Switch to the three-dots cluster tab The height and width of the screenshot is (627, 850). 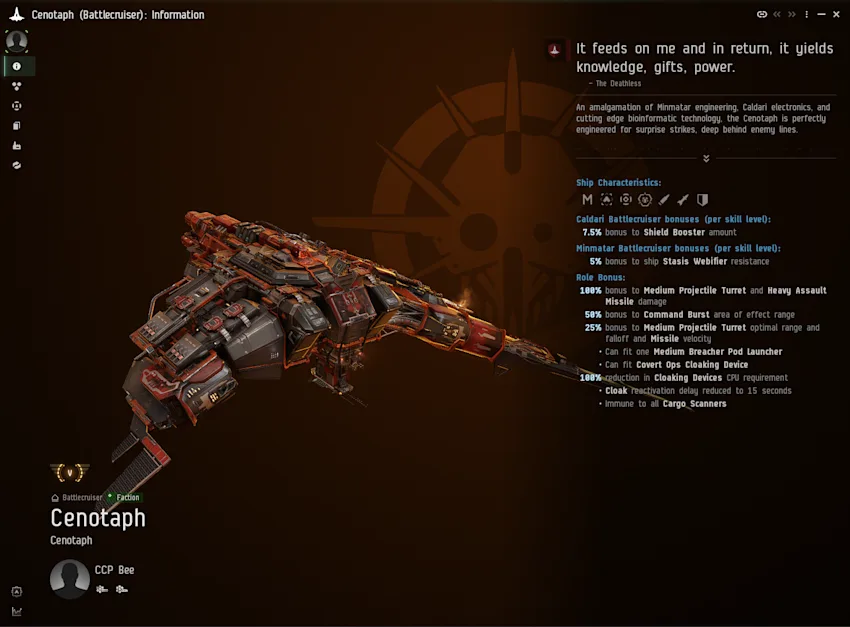click(17, 86)
